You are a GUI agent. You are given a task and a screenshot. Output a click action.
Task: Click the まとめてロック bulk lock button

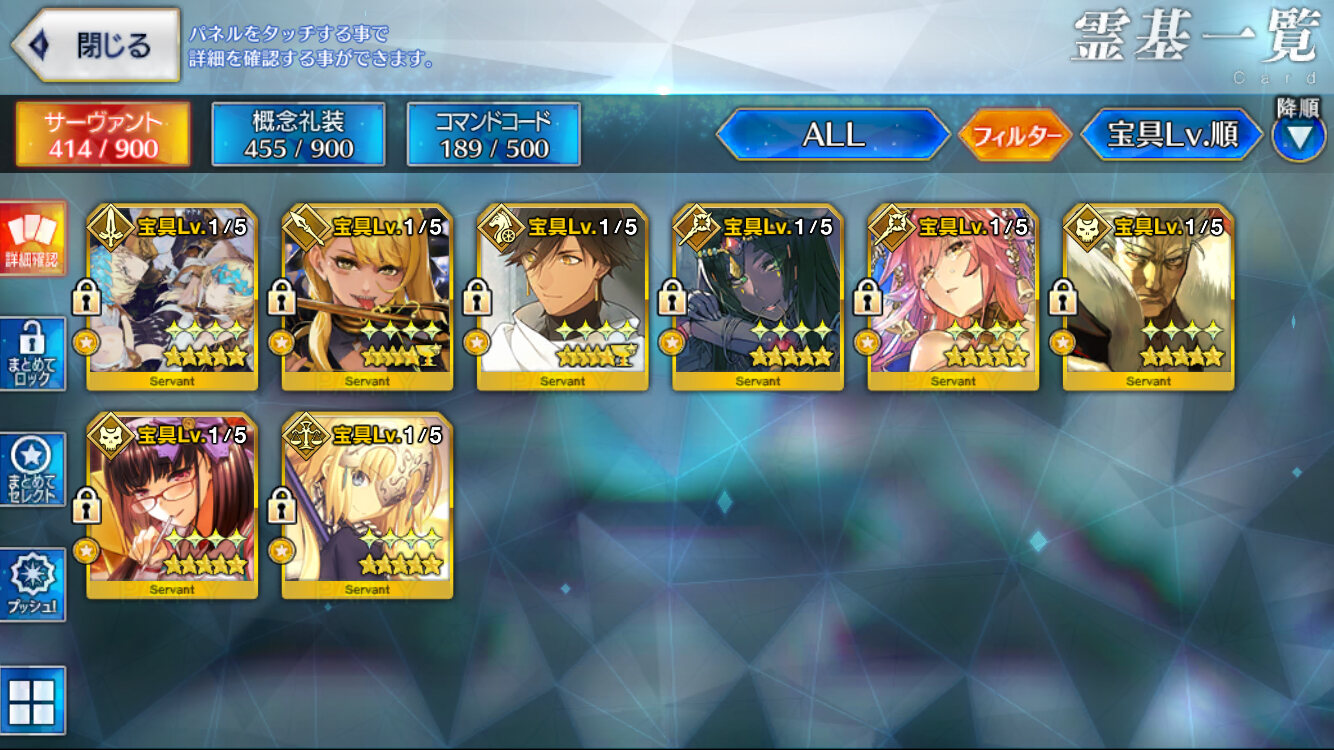coord(32,354)
